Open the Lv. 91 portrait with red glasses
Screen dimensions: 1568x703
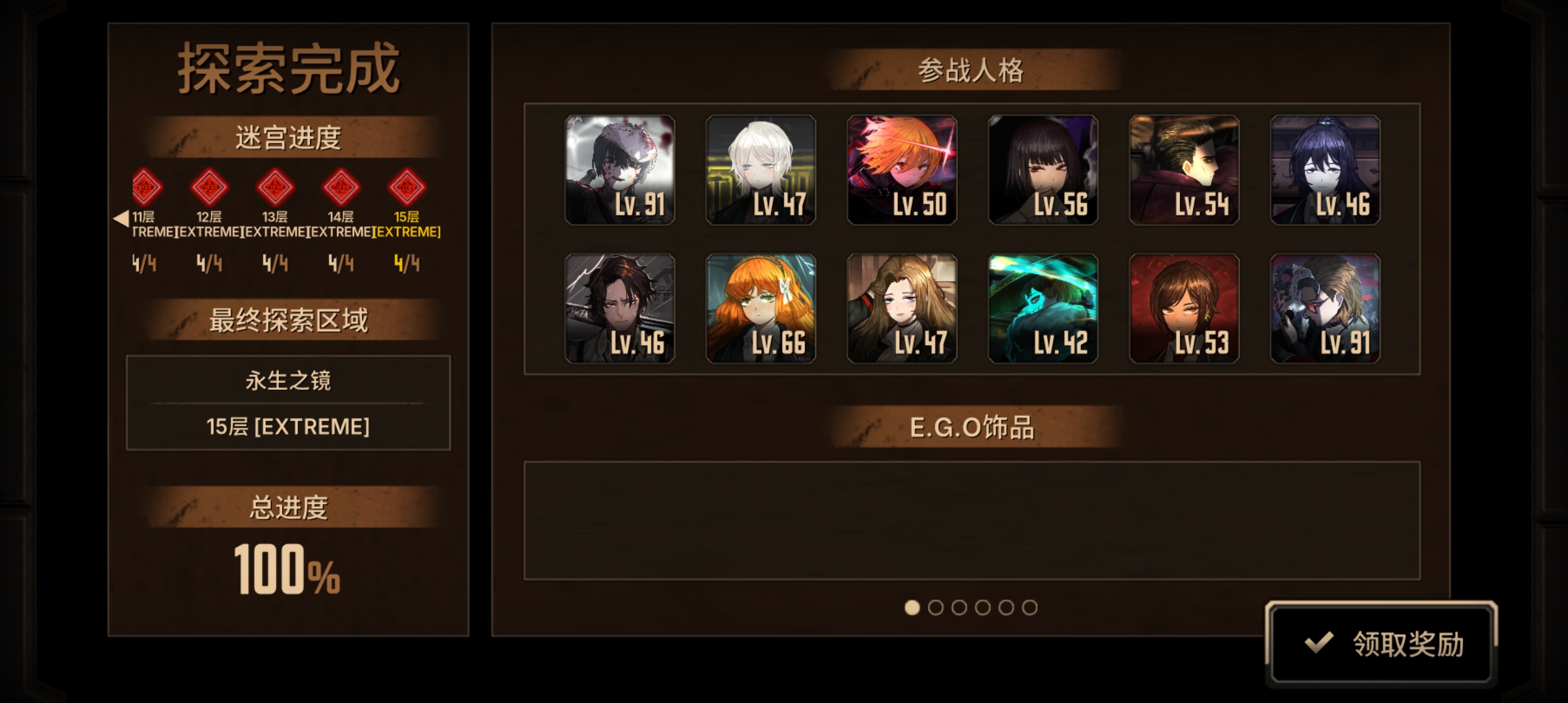click(1325, 309)
